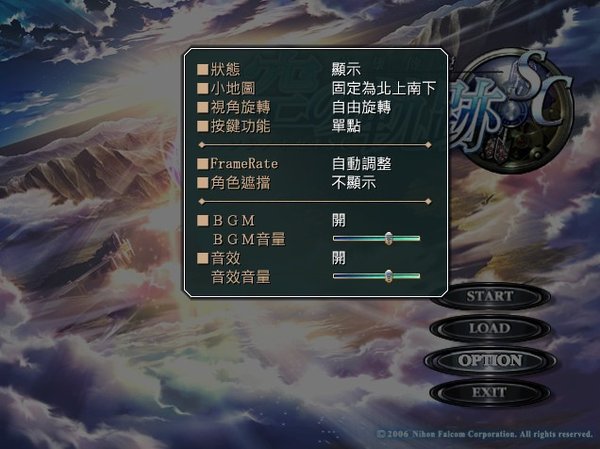Select the FrameRate option

point(242,163)
